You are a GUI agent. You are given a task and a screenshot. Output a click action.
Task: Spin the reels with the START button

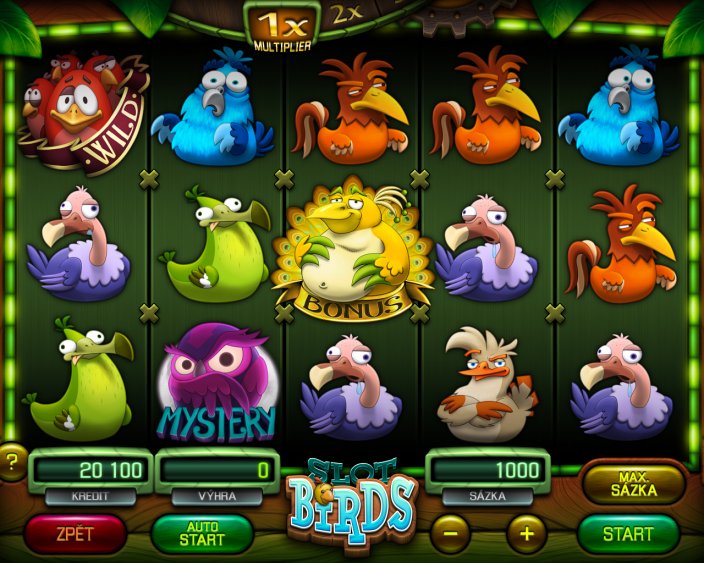628,533
